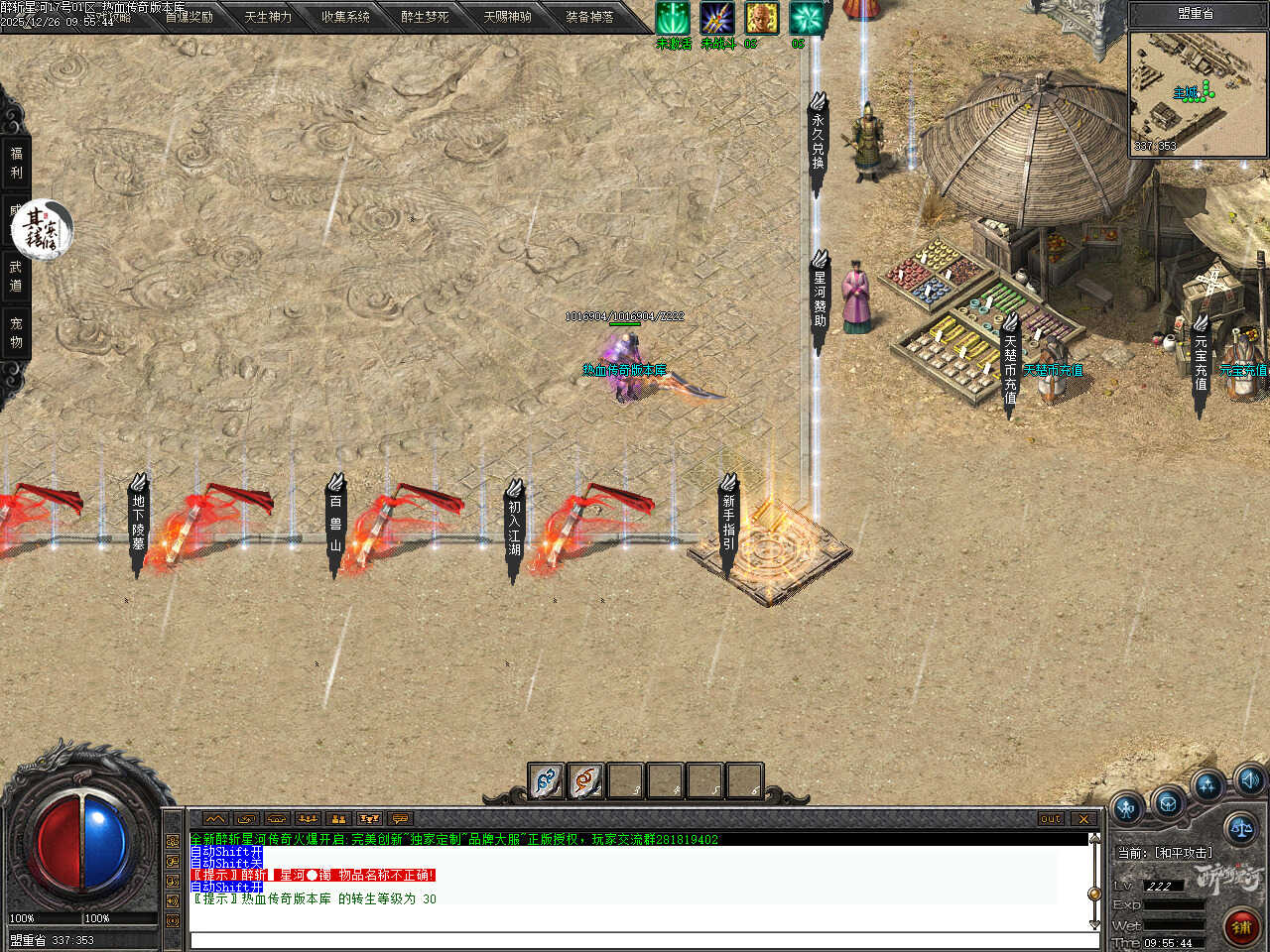1270x952 pixels.
Task: Open the 天生神力 top menu tab
Action: click(x=268, y=17)
